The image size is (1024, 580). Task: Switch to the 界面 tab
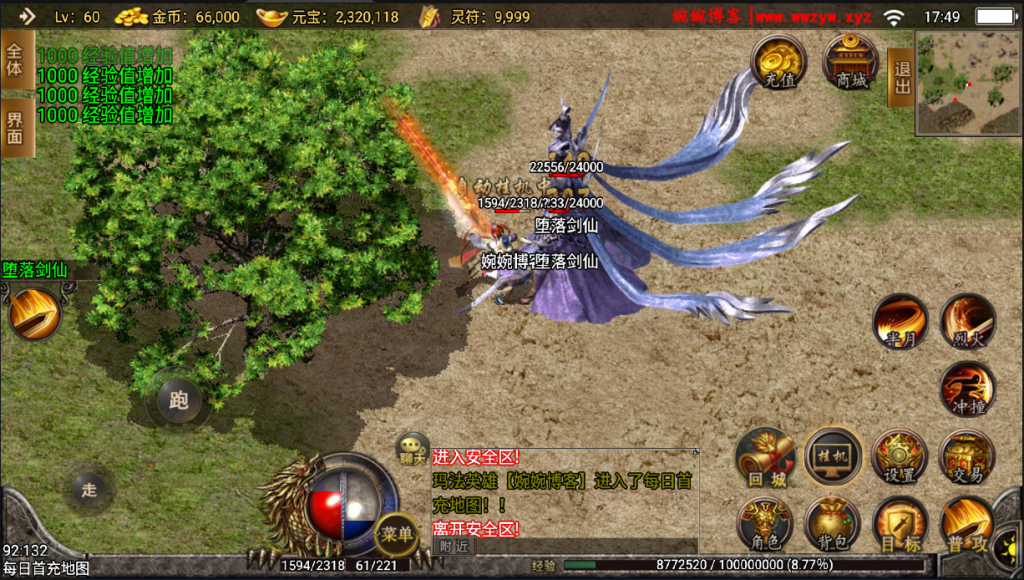(15, 128)
